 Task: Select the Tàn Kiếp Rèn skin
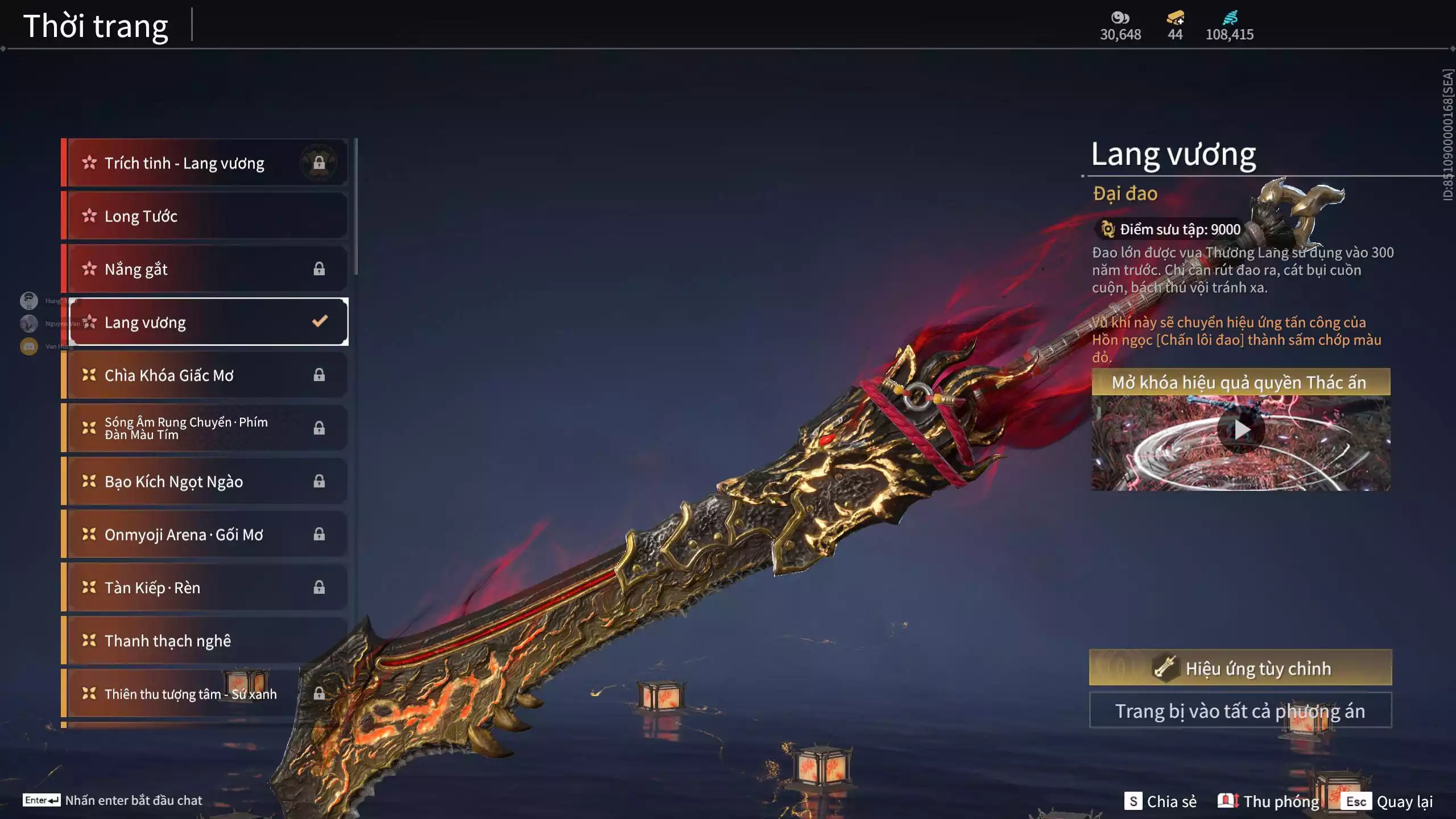(x=205, y=588)
